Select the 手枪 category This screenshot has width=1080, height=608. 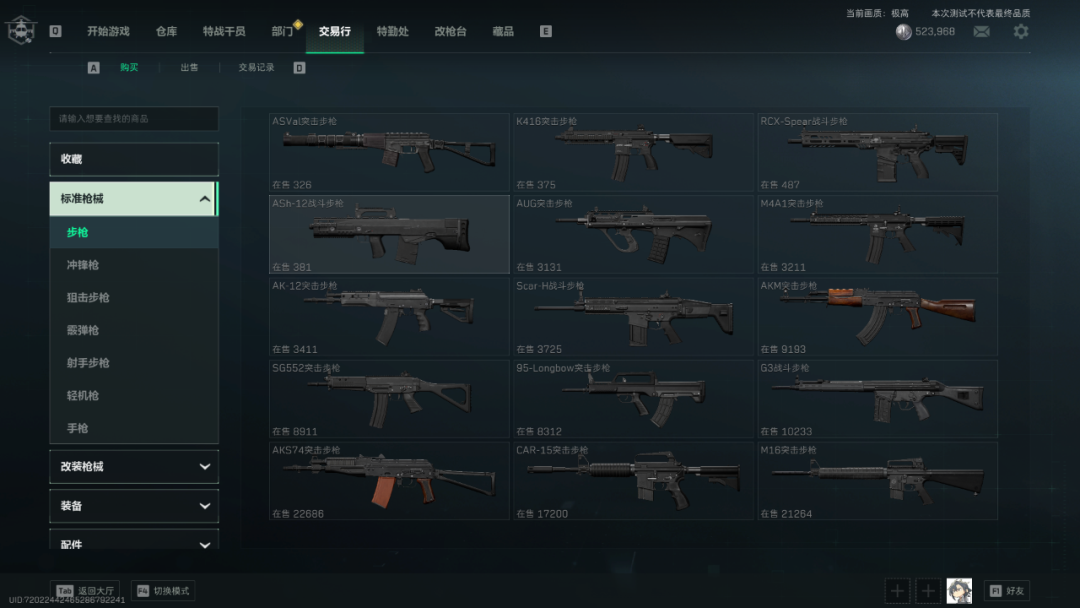click(78, 428)
